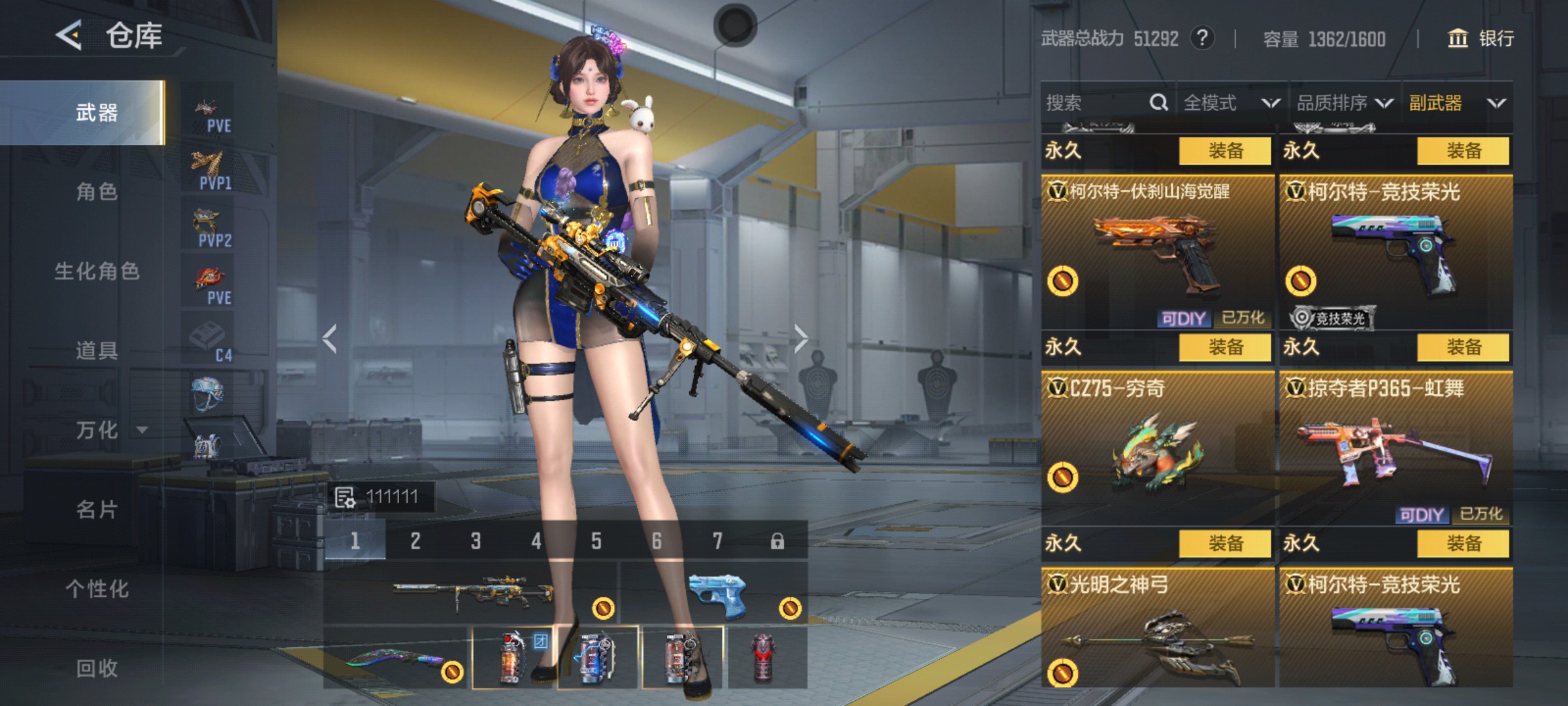The height and width of the screenshot is (706, 1568).
Task: Go to the 个性化 personalization tab
Action: tap(97, 589)
